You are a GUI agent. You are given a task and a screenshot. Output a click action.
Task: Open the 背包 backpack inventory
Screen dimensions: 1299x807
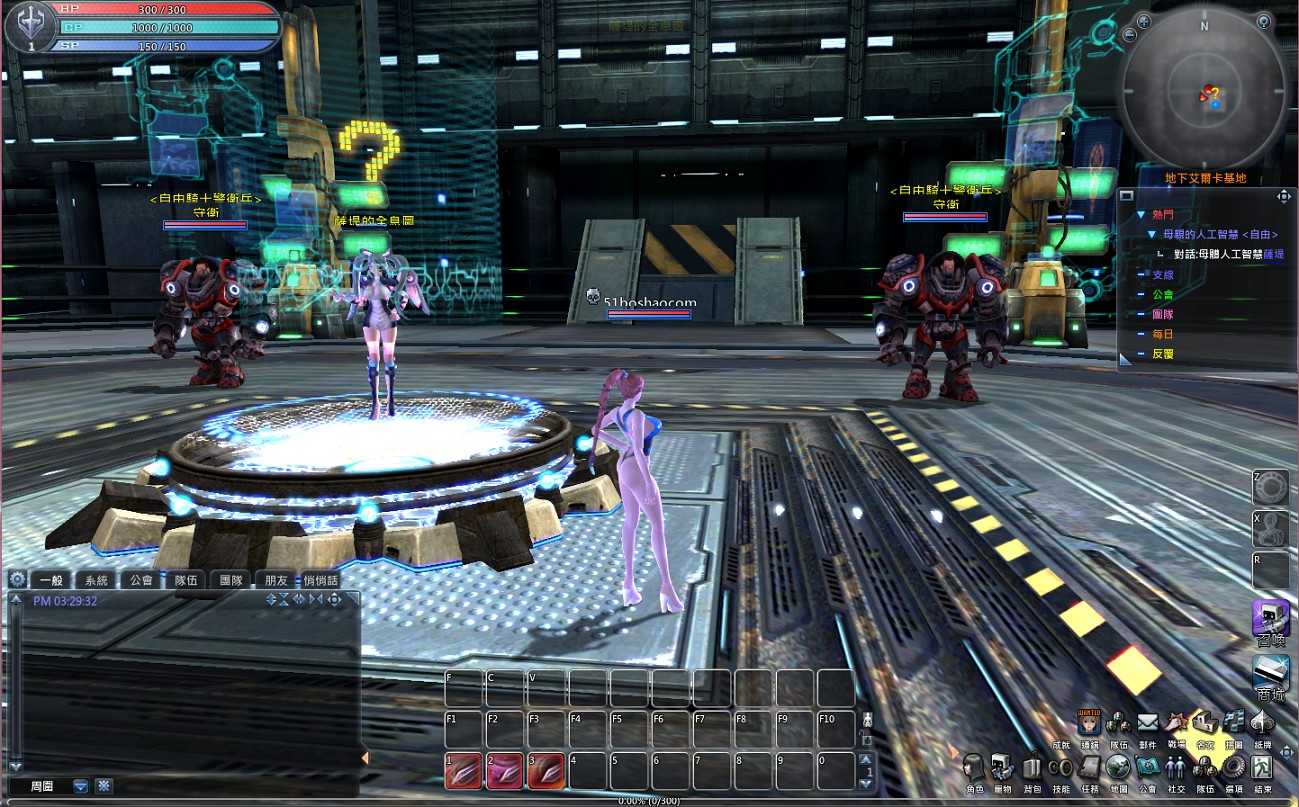[1032, 768]
